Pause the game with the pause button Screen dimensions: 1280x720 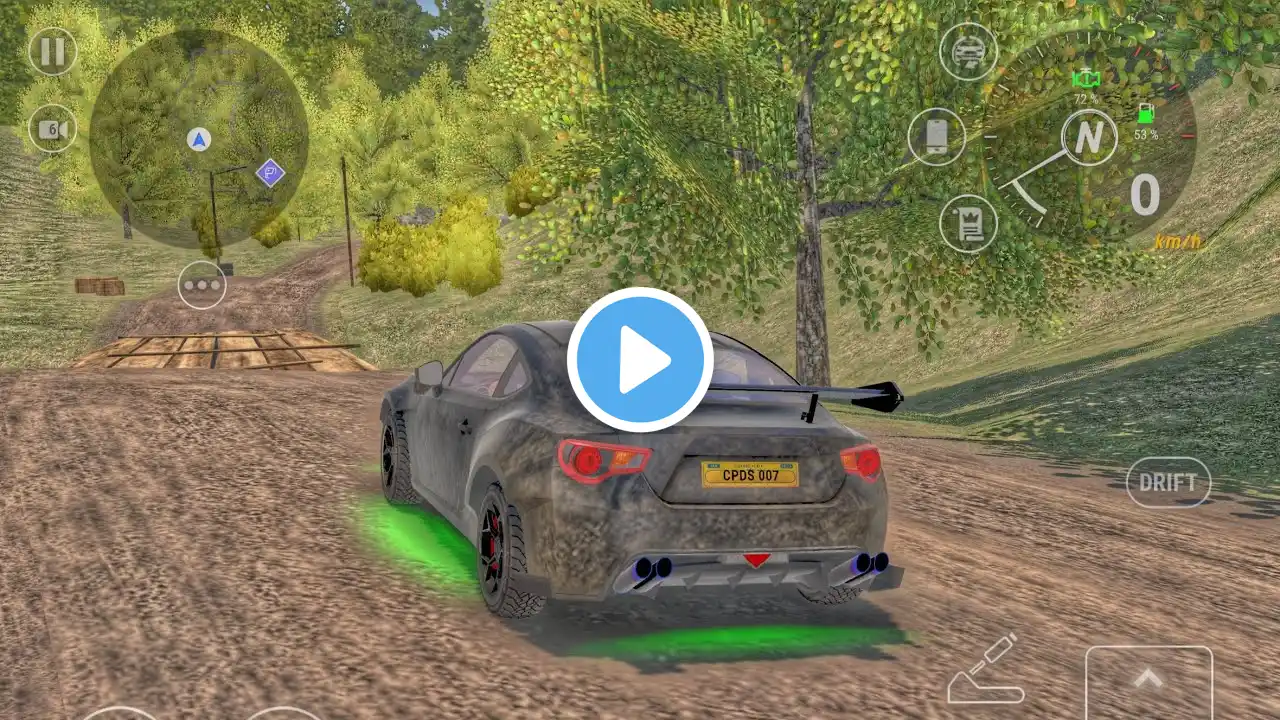(x=52, y=51)
